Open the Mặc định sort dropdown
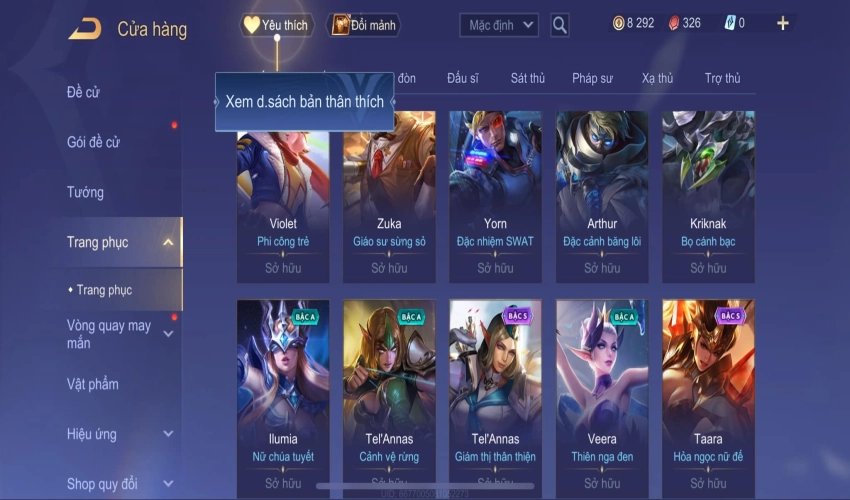The image size is (850, 500). click(x=499, y=25)
